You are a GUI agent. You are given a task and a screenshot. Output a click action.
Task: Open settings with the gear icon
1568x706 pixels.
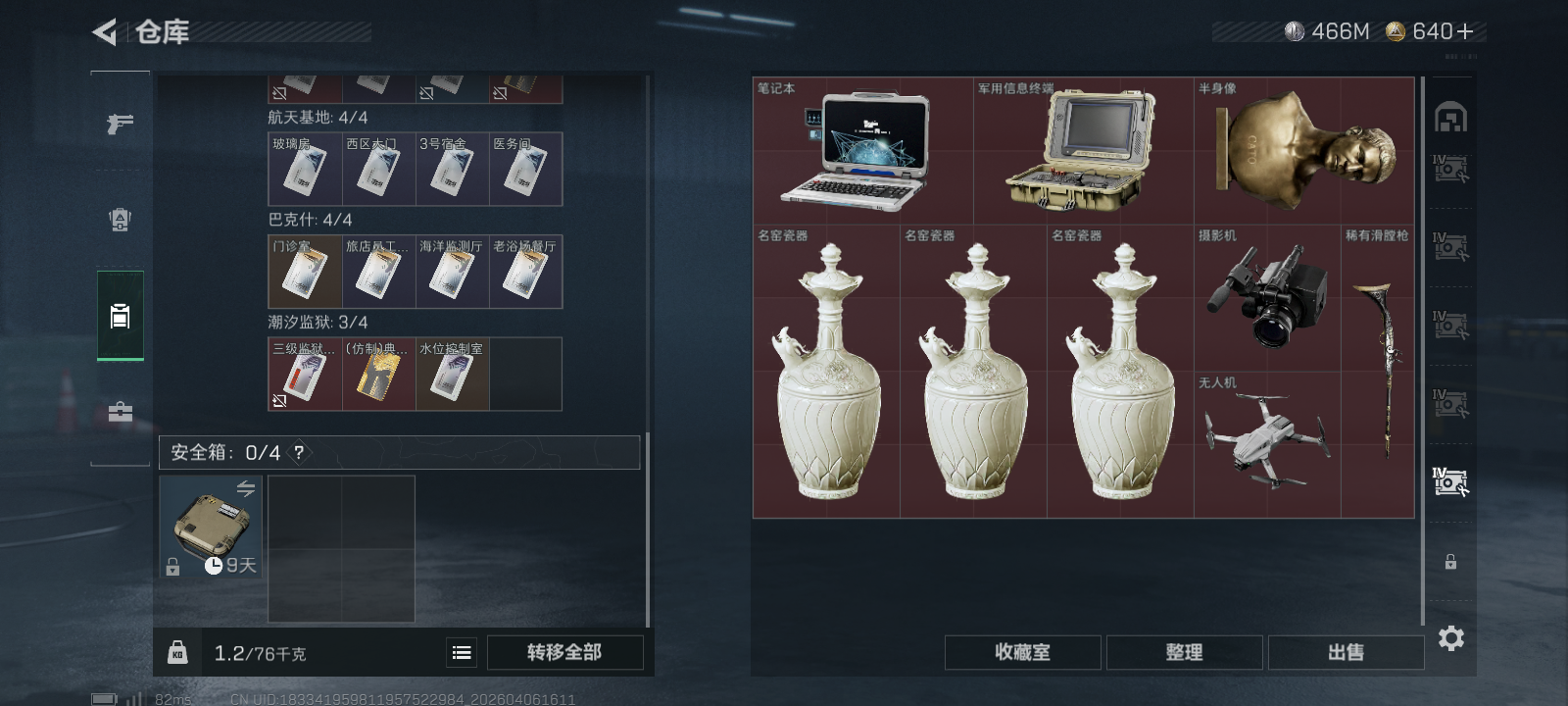(1450, 638)
